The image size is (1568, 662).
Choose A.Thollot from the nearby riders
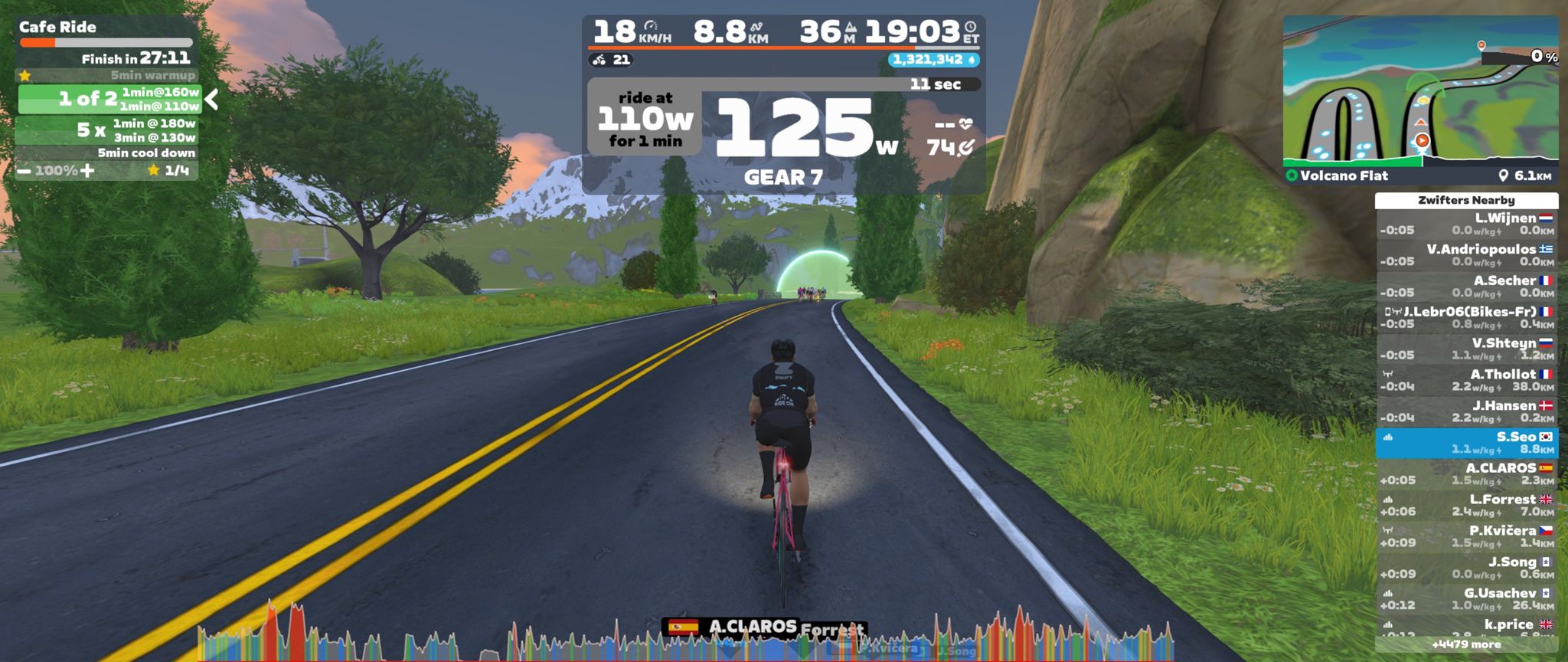pyautogui.click(x=1466, y=381)
